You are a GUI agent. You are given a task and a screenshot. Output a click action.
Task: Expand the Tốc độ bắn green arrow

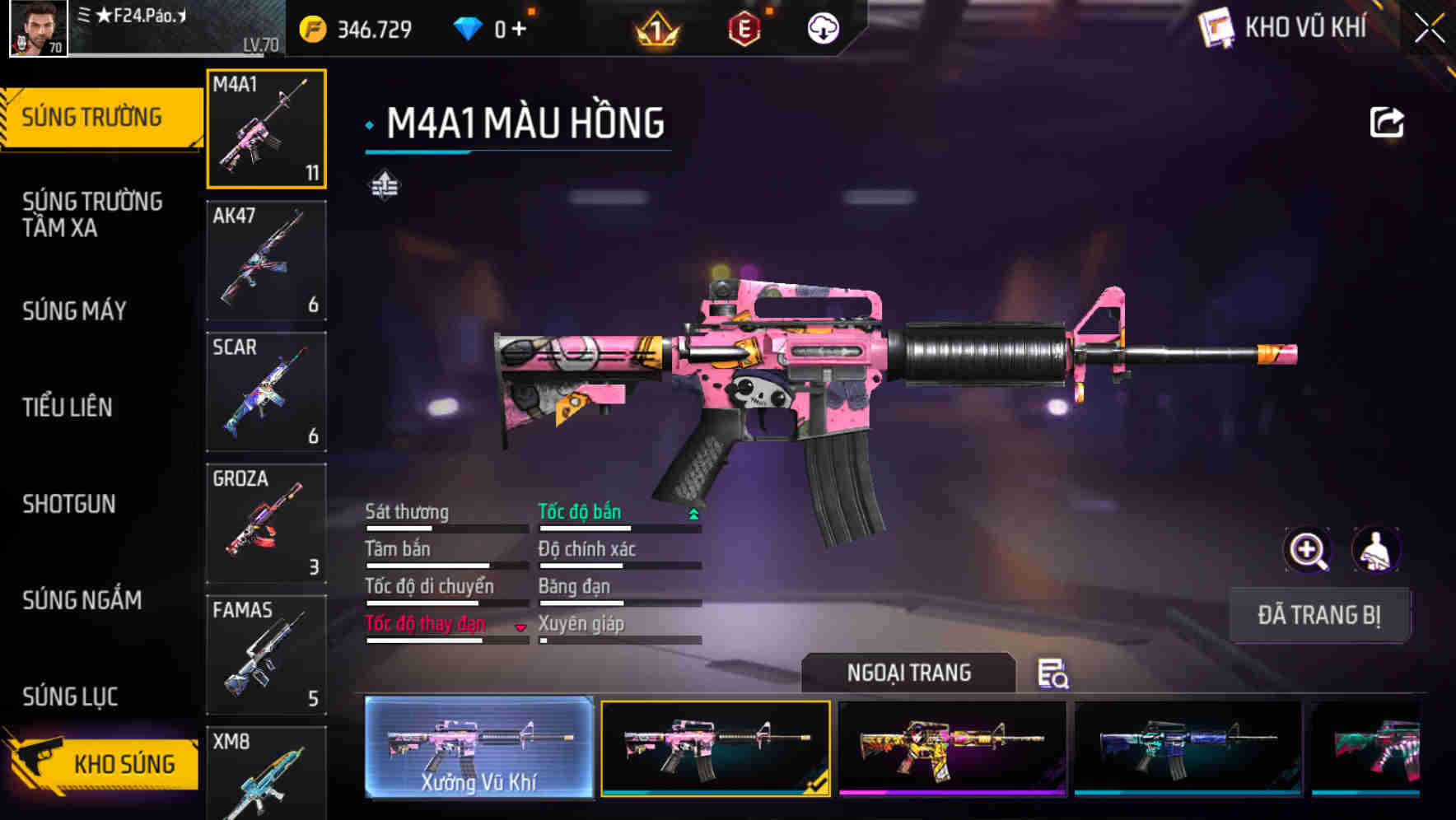pos(693,512)
